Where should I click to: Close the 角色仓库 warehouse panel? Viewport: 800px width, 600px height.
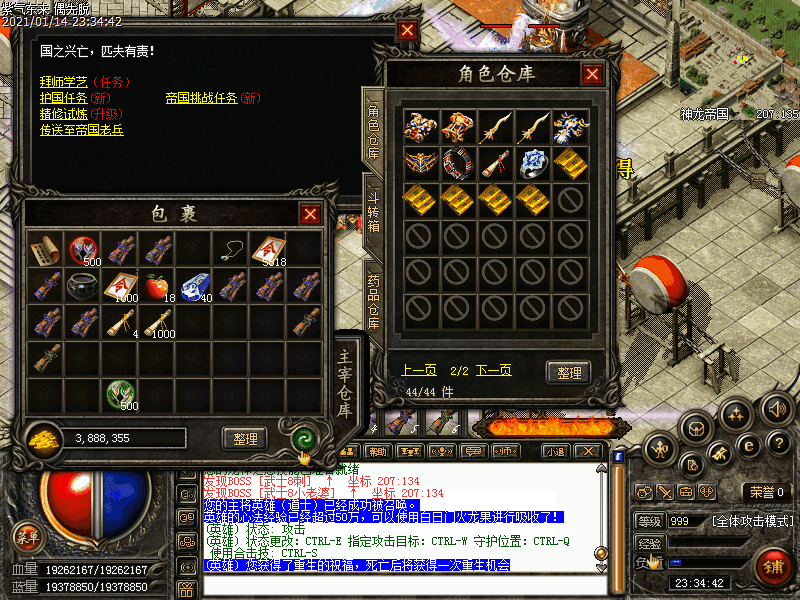593,74
